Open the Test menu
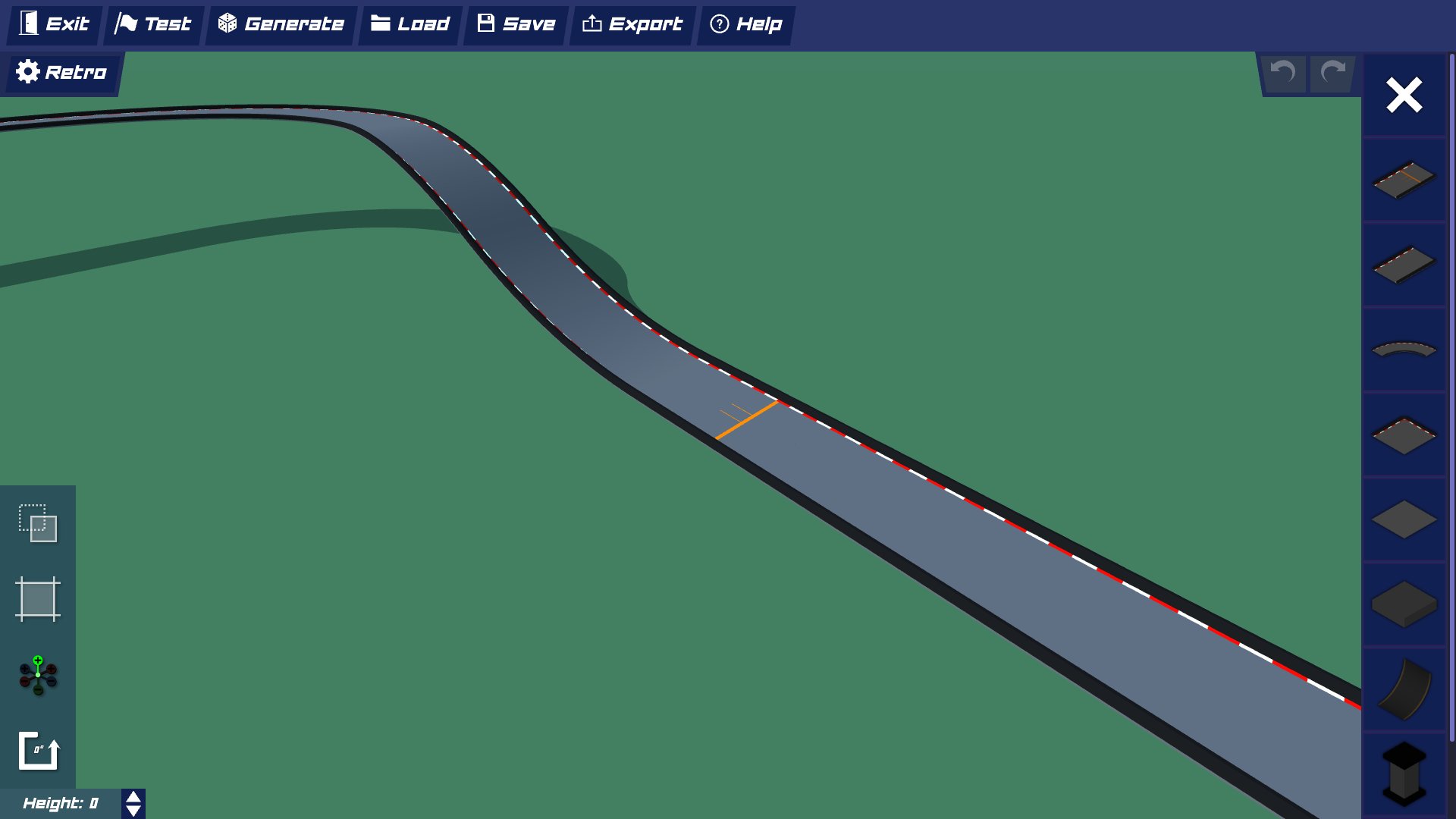The height and width of the screenshot is (819, 1456). [x=154, y=24]
